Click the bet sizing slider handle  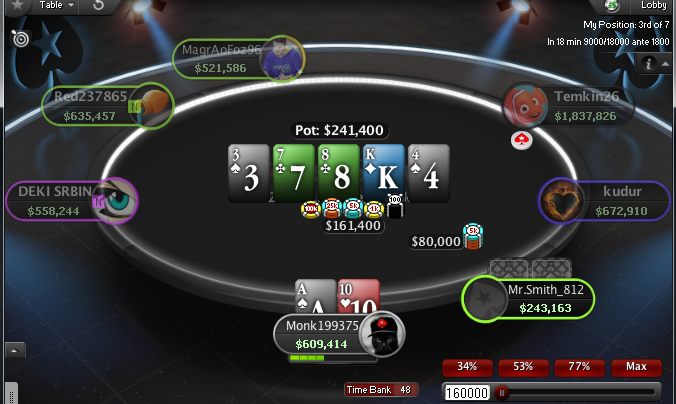501,393
